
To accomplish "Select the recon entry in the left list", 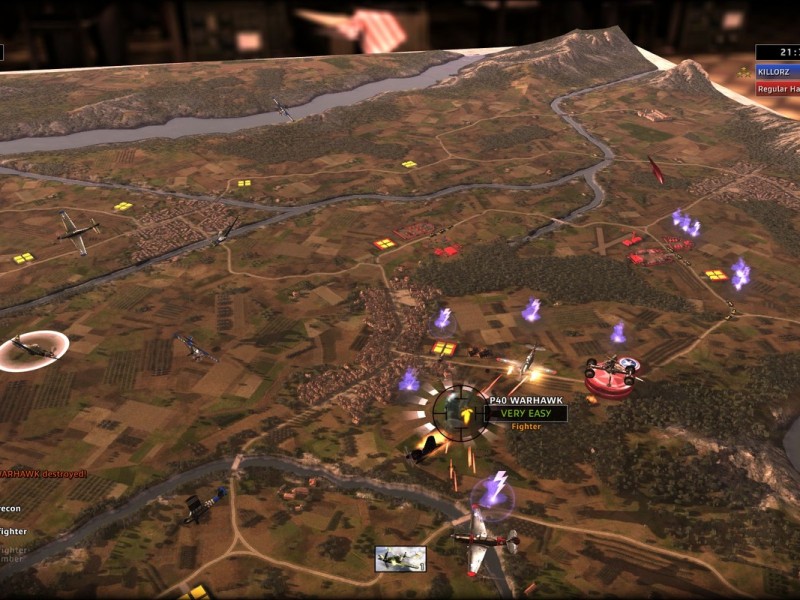I will point(12,507).
